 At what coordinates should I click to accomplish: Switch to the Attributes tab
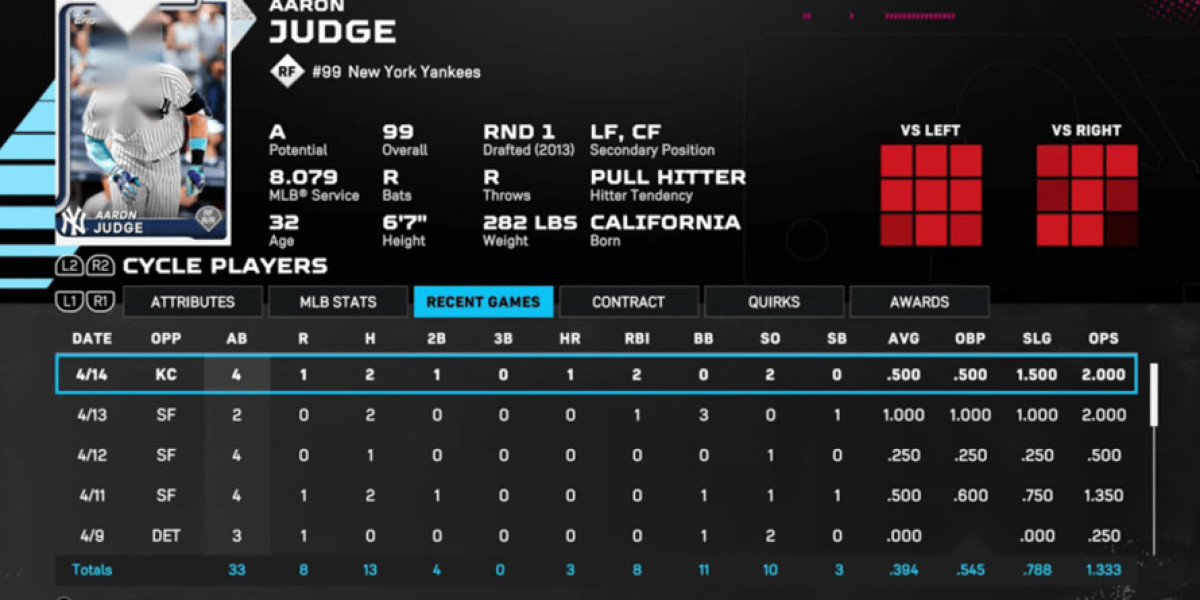[193, 302]
